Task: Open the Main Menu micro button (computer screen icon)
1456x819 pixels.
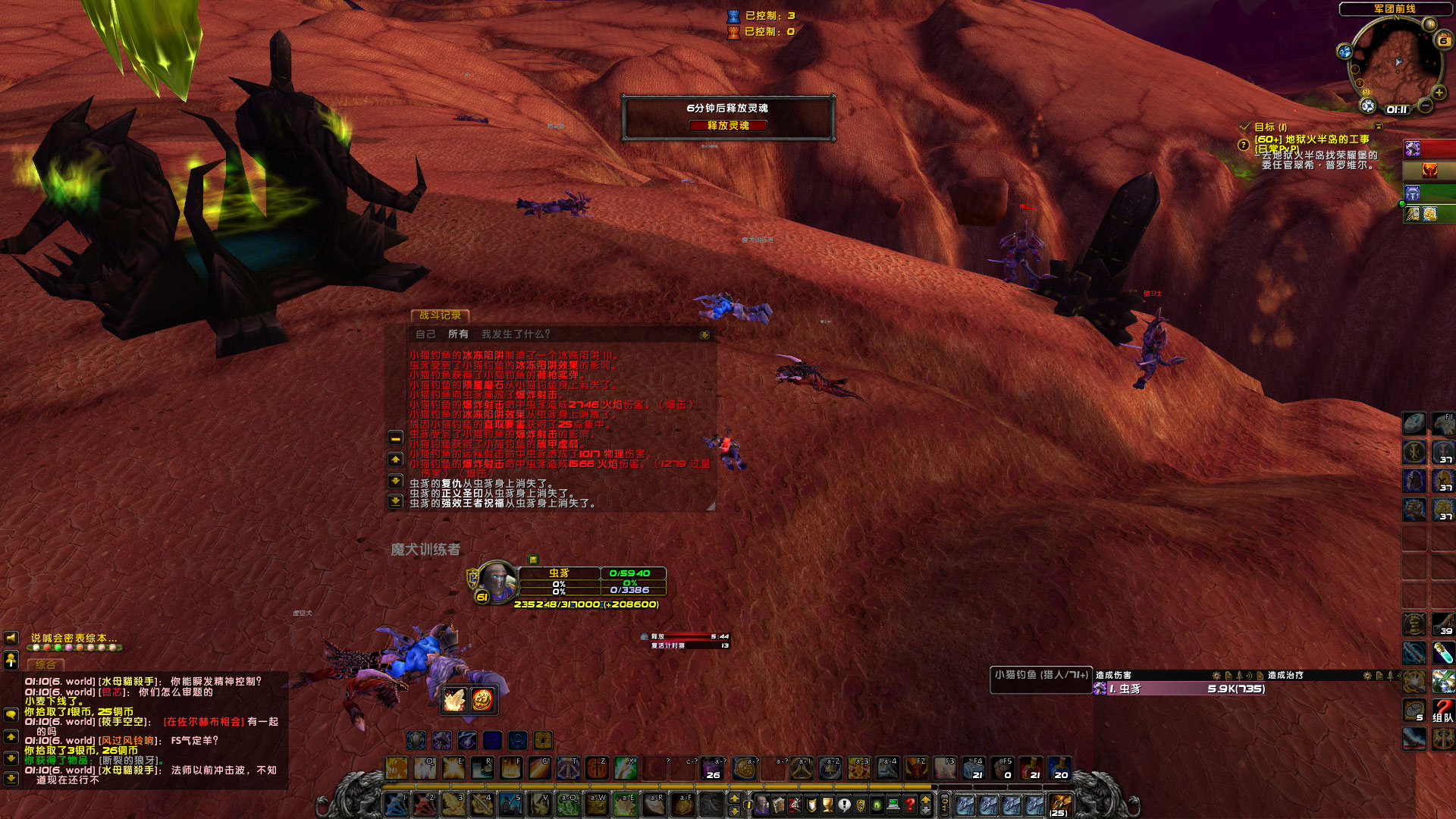Action: (893, 803)
